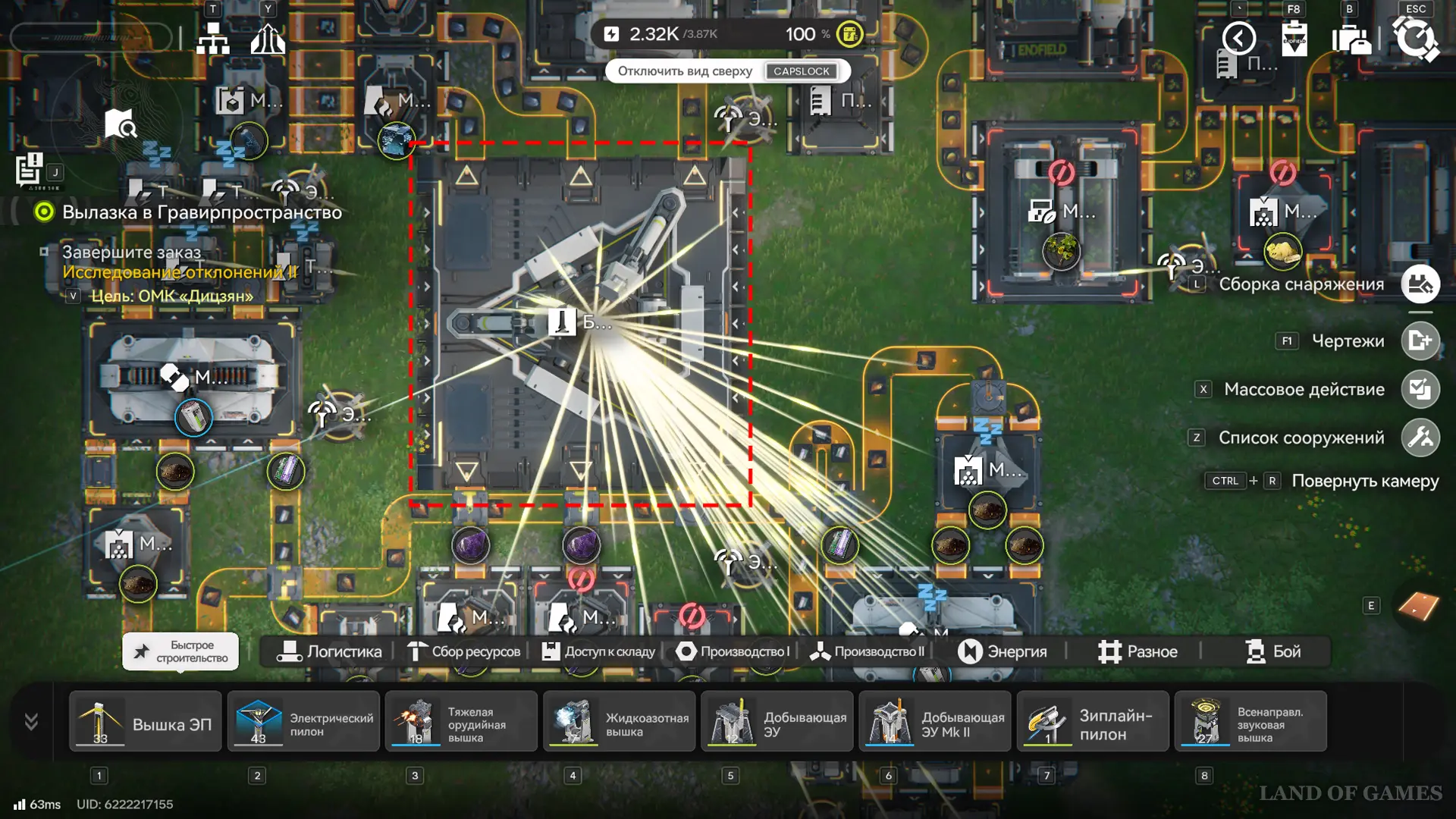Show the Энергия building category
The width and height of the screenshot is (1456, 819).
tap(1002, 651)
